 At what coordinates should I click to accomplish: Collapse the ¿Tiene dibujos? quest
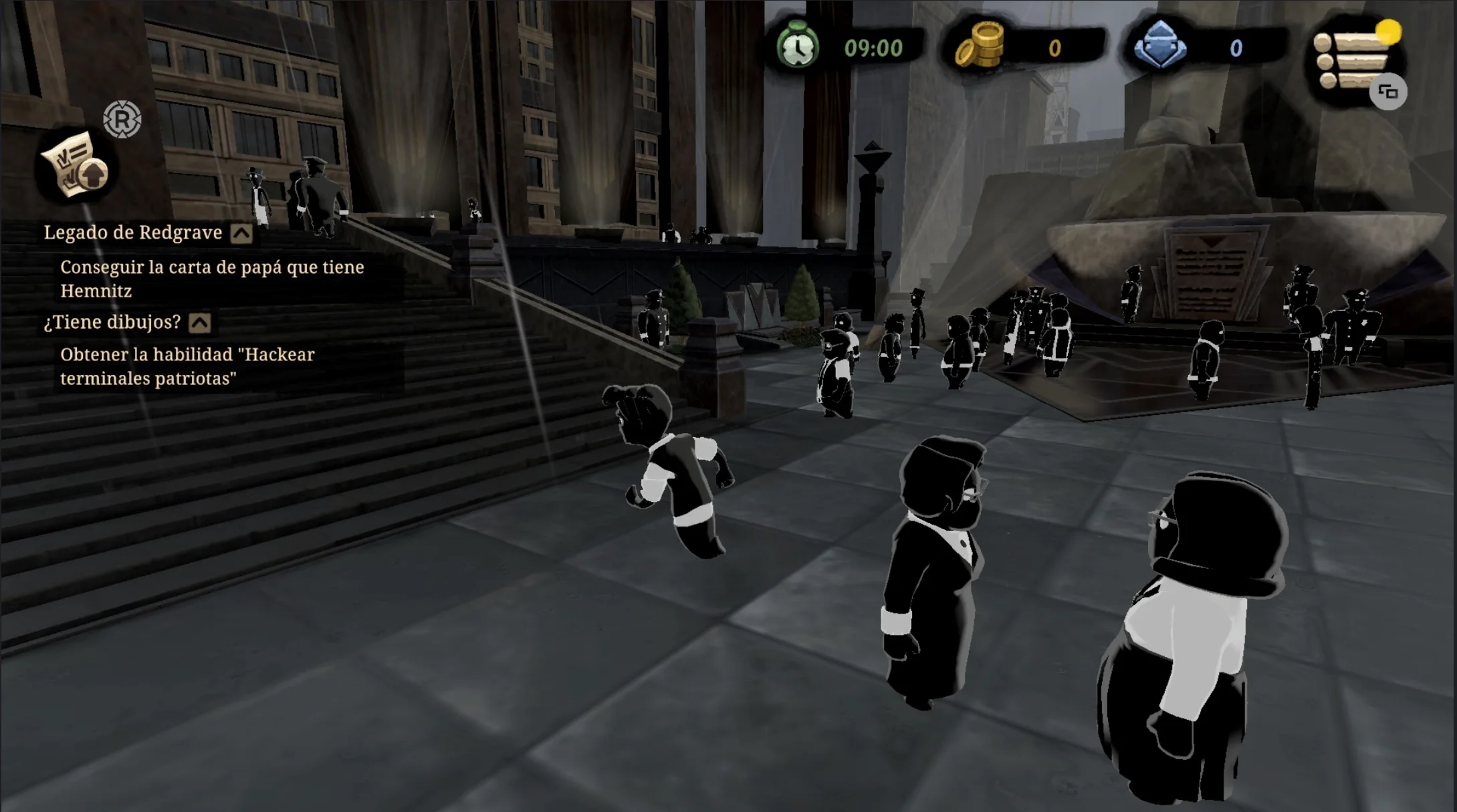[199, 323]
